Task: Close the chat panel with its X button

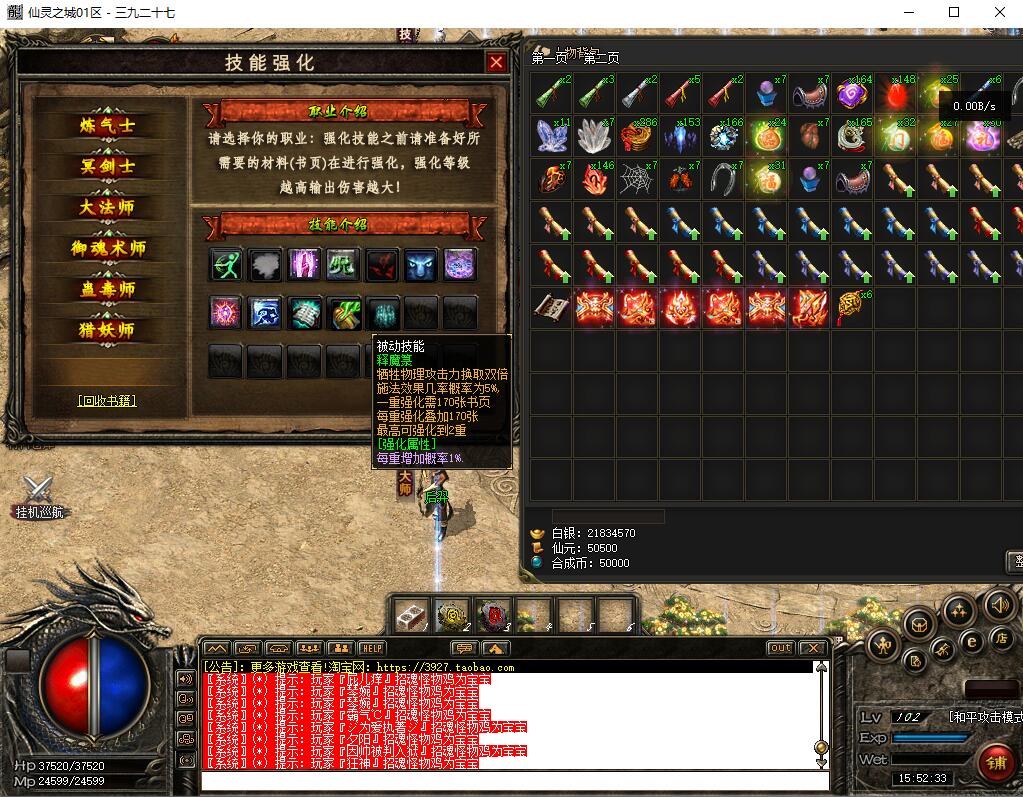Action: (x=811, y=648)
